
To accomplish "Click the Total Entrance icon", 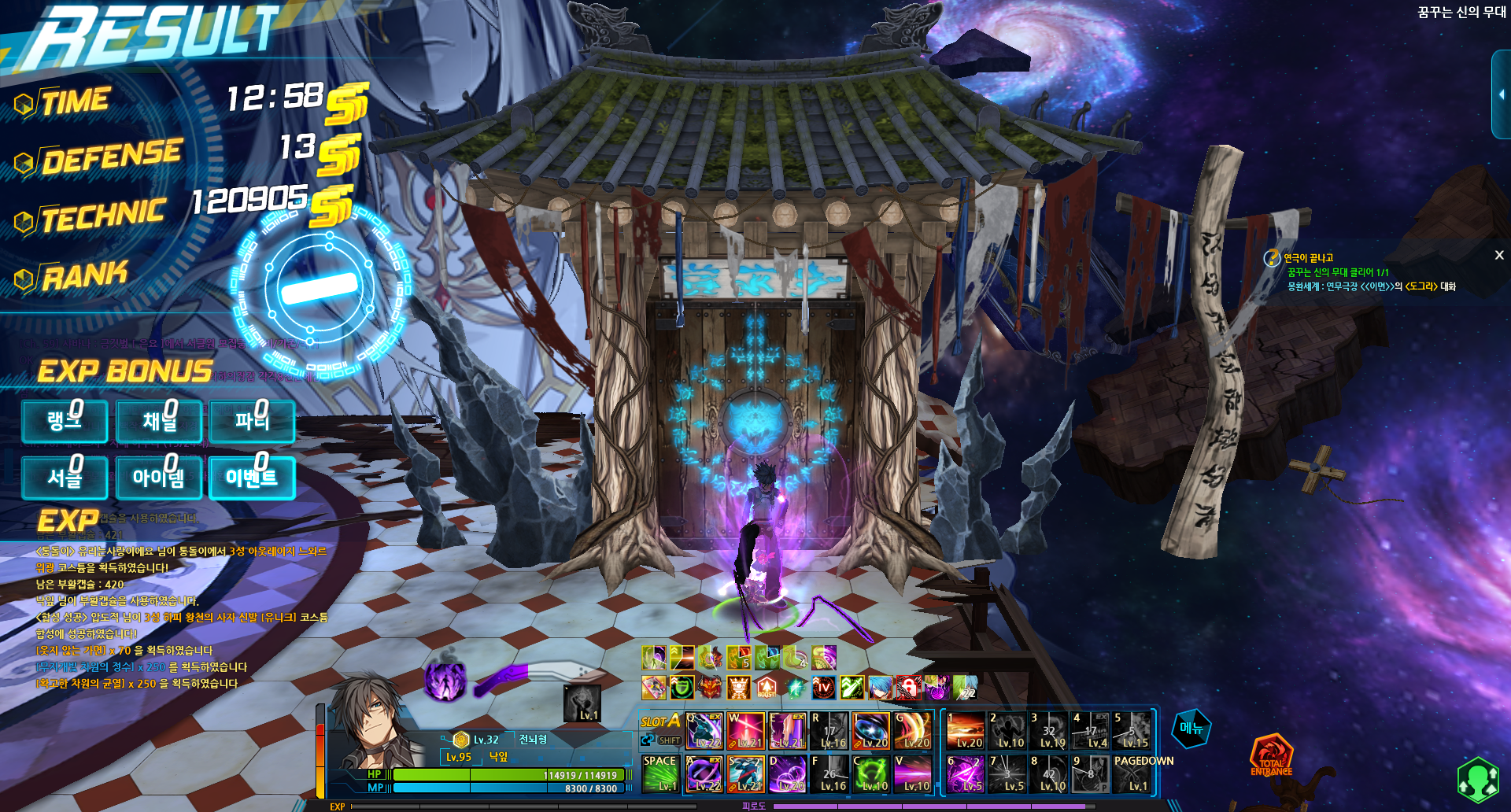I will click(x=1271, y=756).
